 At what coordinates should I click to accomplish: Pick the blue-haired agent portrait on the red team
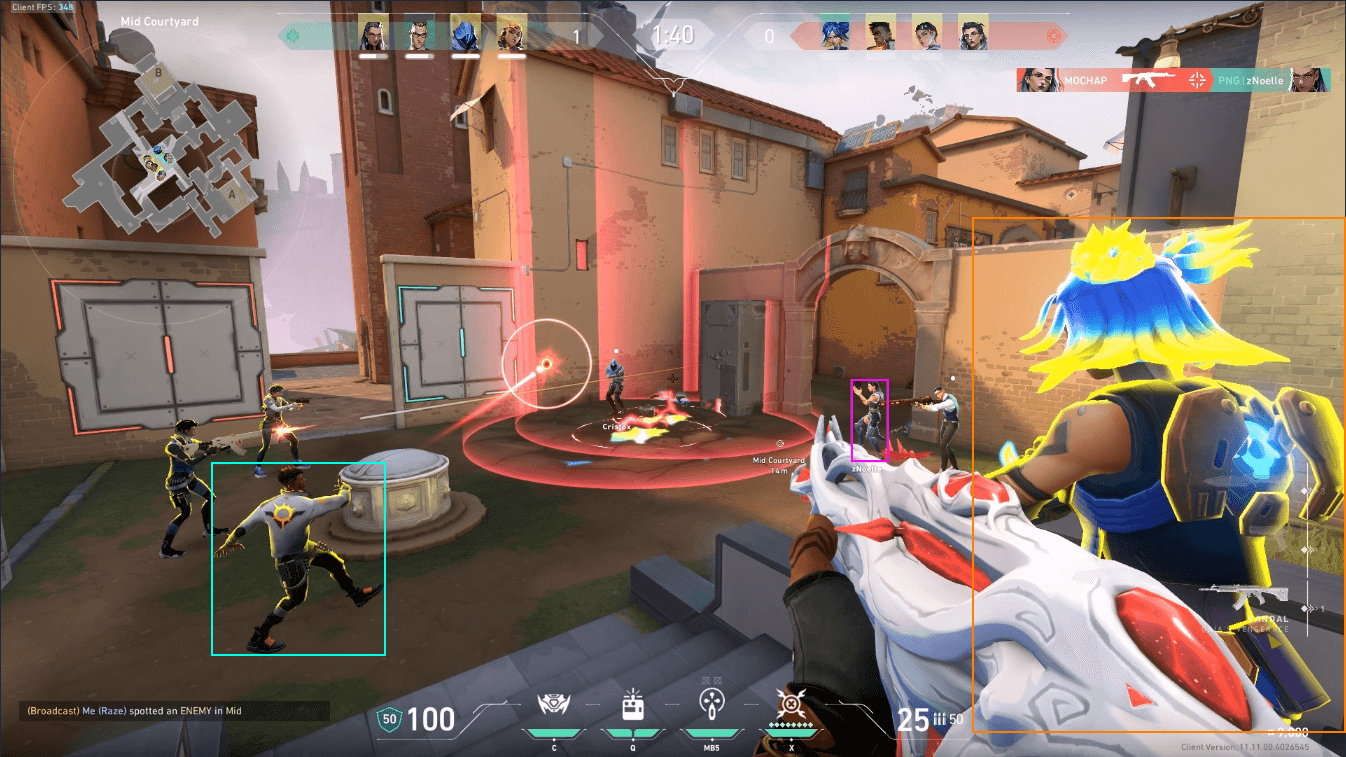pos(834,35)
